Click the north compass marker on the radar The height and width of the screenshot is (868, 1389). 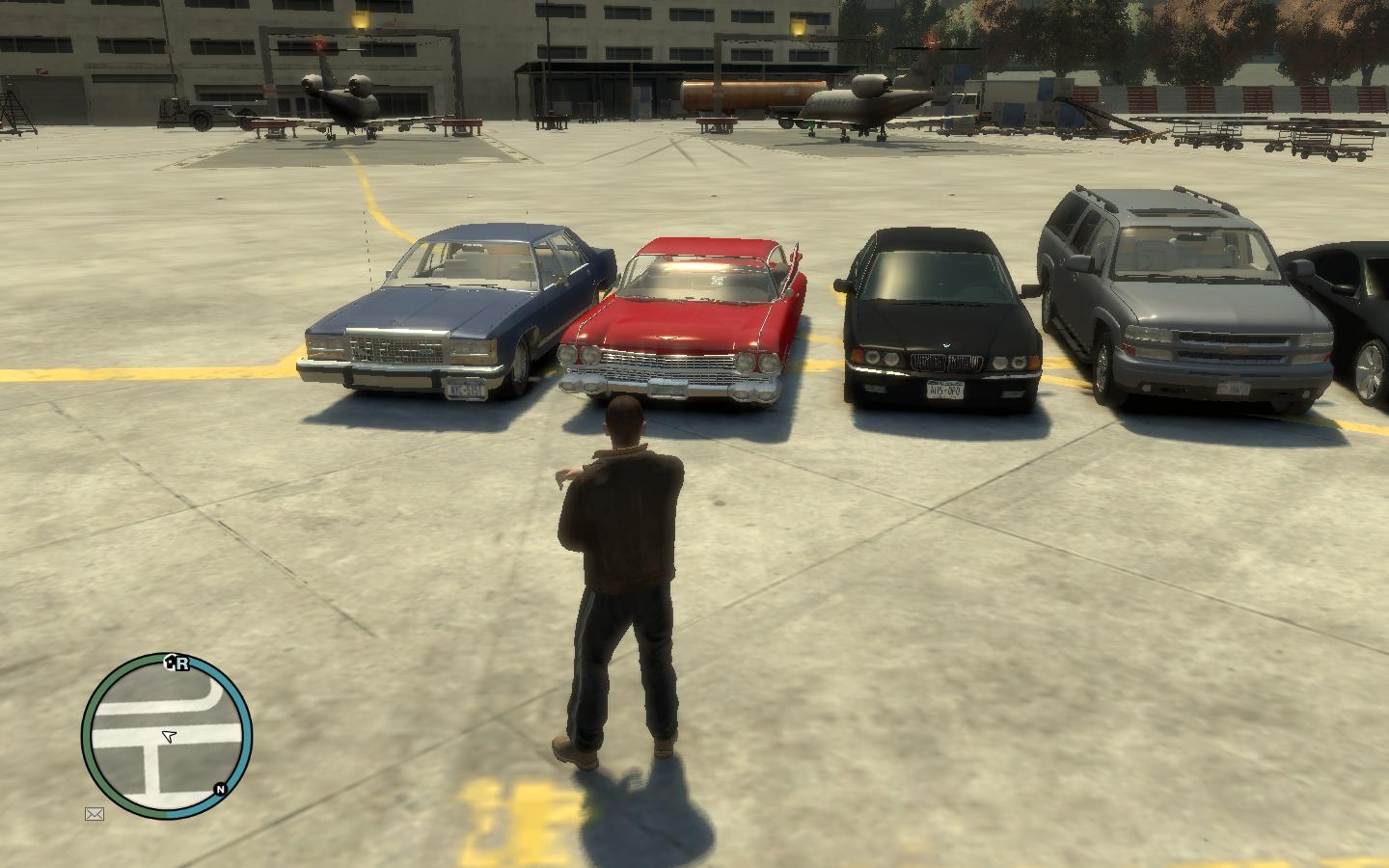coord(221,790)
